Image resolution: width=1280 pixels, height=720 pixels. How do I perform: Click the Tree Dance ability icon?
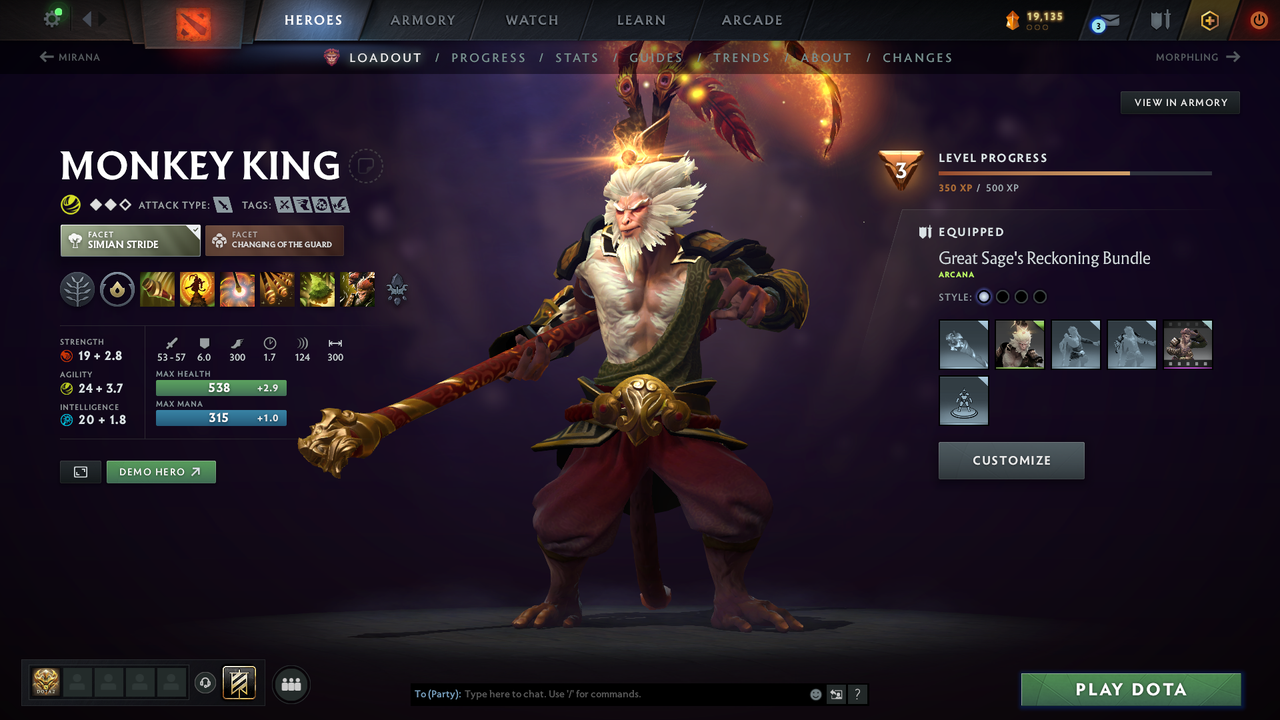tap(197, 289)
